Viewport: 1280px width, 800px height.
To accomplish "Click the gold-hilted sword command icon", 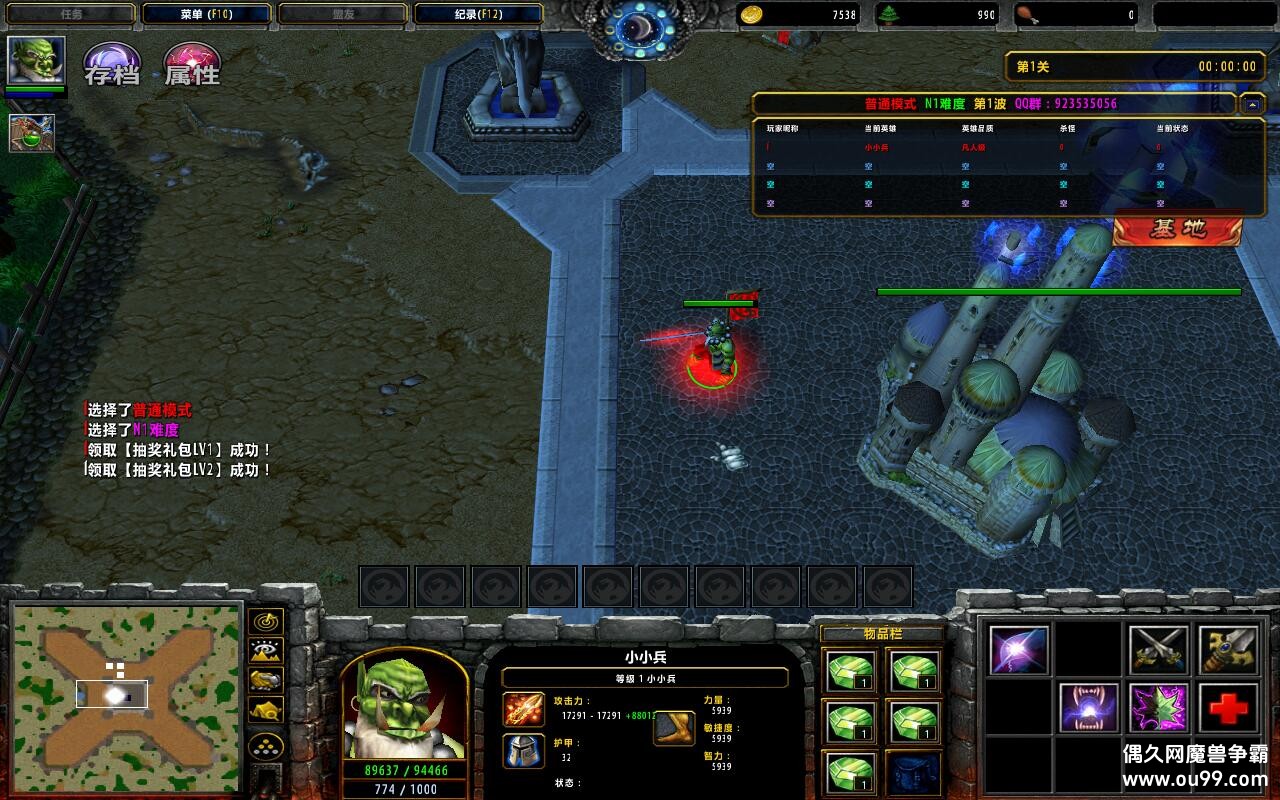I will tap(1229, 650).
